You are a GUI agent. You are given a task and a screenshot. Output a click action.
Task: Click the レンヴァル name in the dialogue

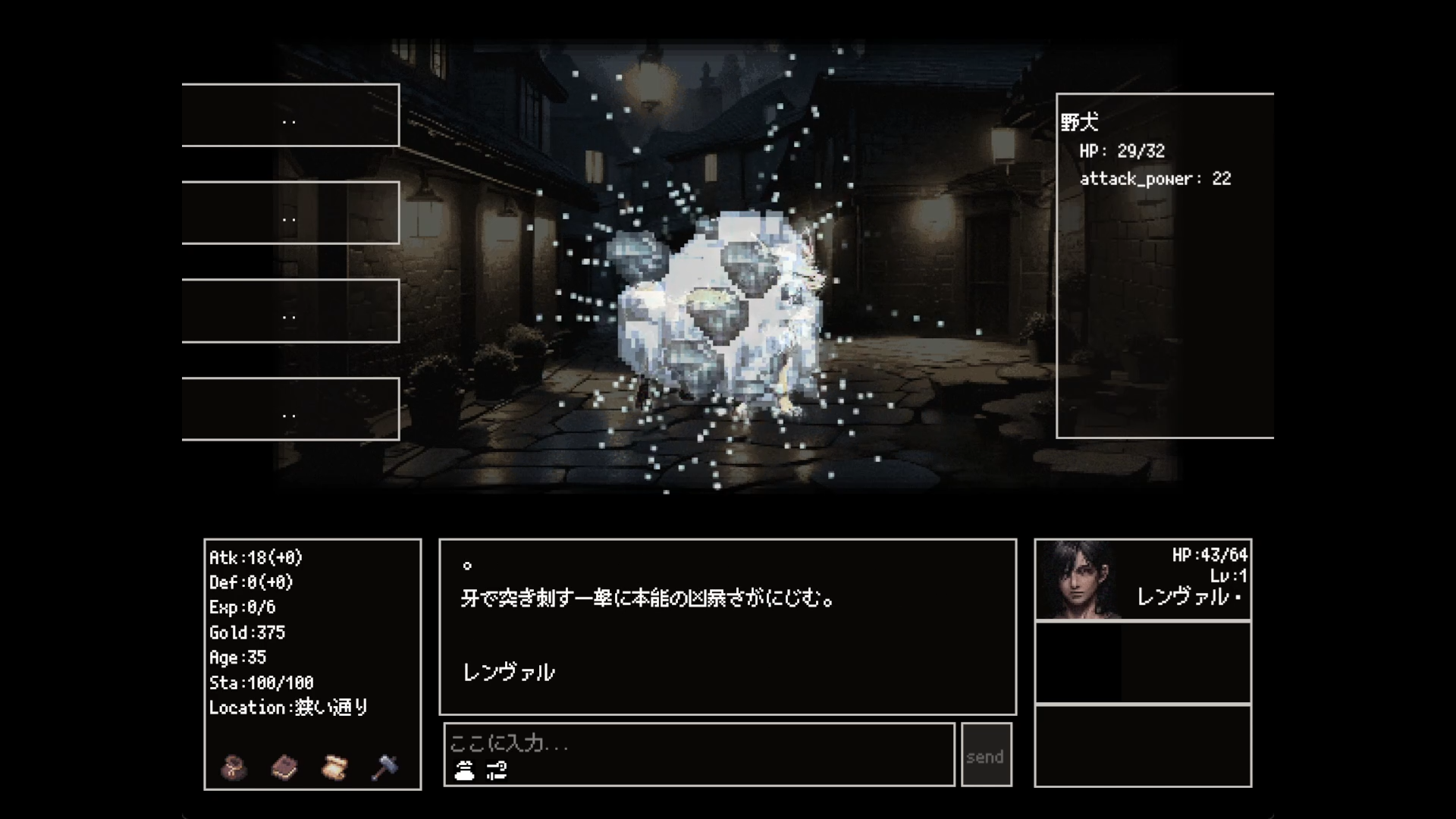tap(507, 672)
